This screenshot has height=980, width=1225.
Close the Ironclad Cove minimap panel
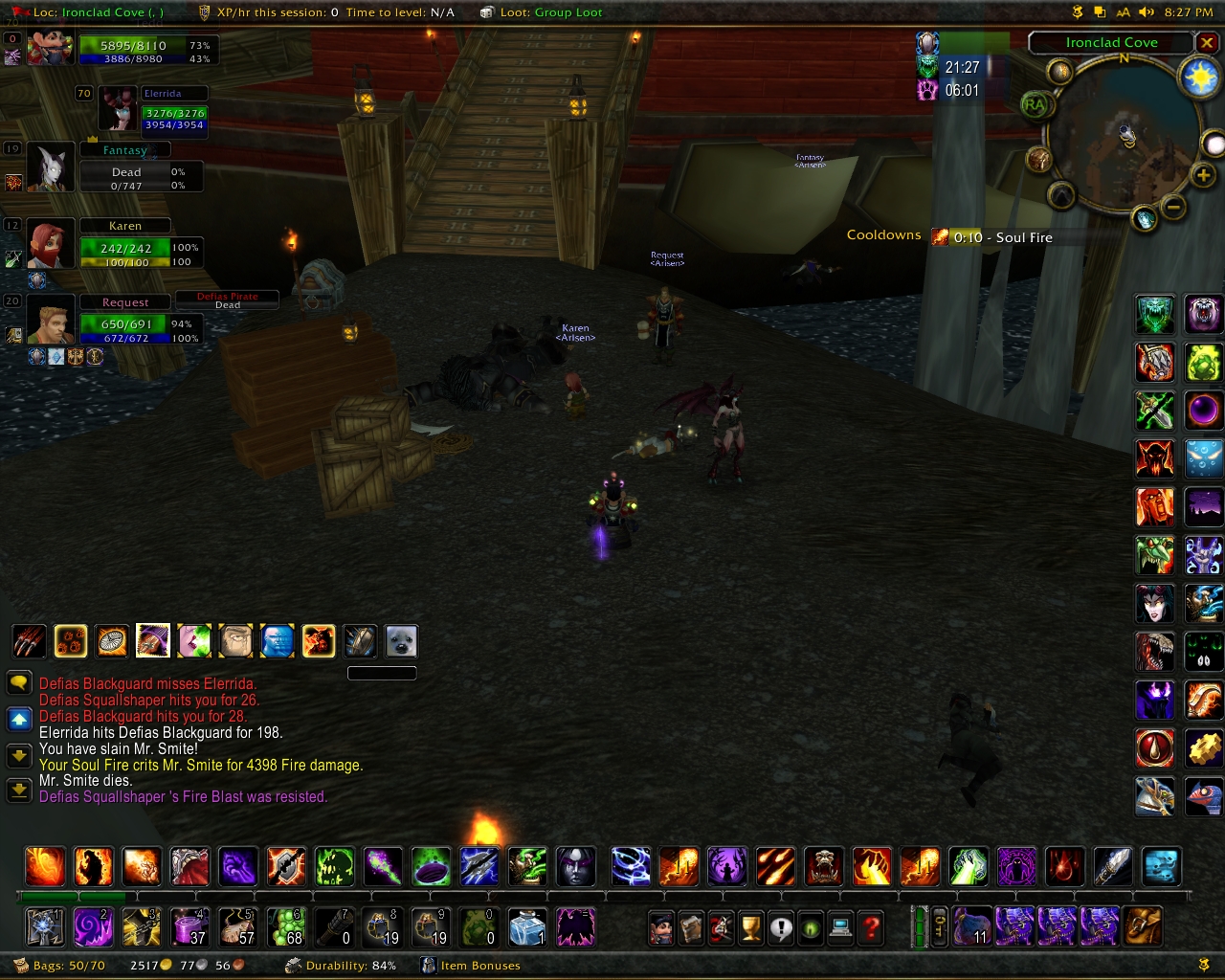point(1207,43)
